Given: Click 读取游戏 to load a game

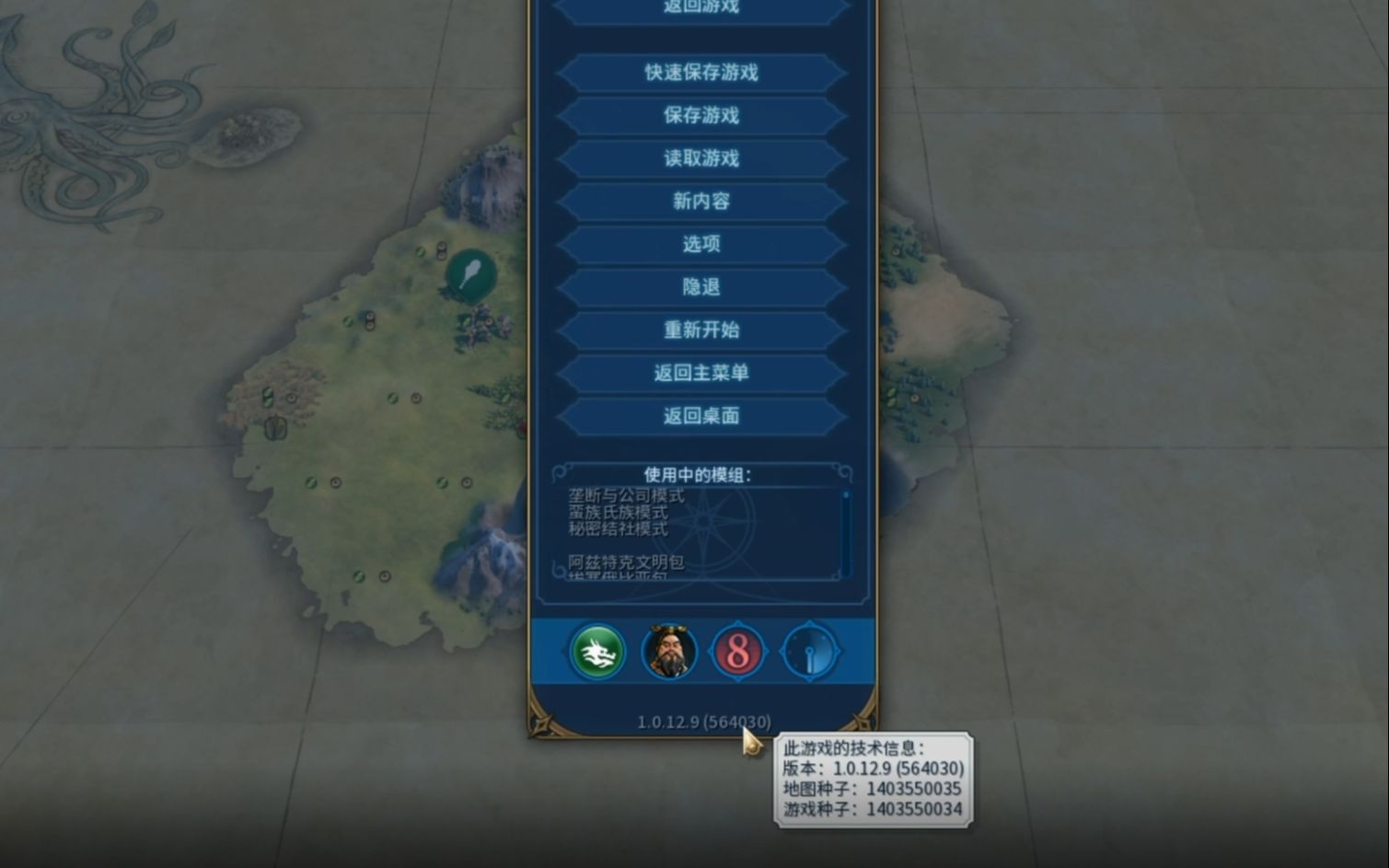Looking at the screenshot, I should coord(703,158).
